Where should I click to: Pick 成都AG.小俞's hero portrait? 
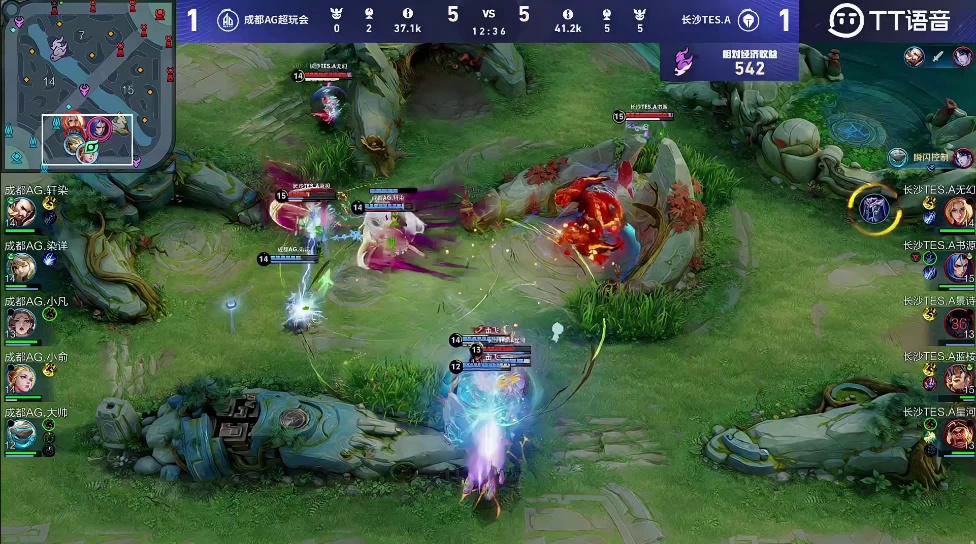[21, 378]
